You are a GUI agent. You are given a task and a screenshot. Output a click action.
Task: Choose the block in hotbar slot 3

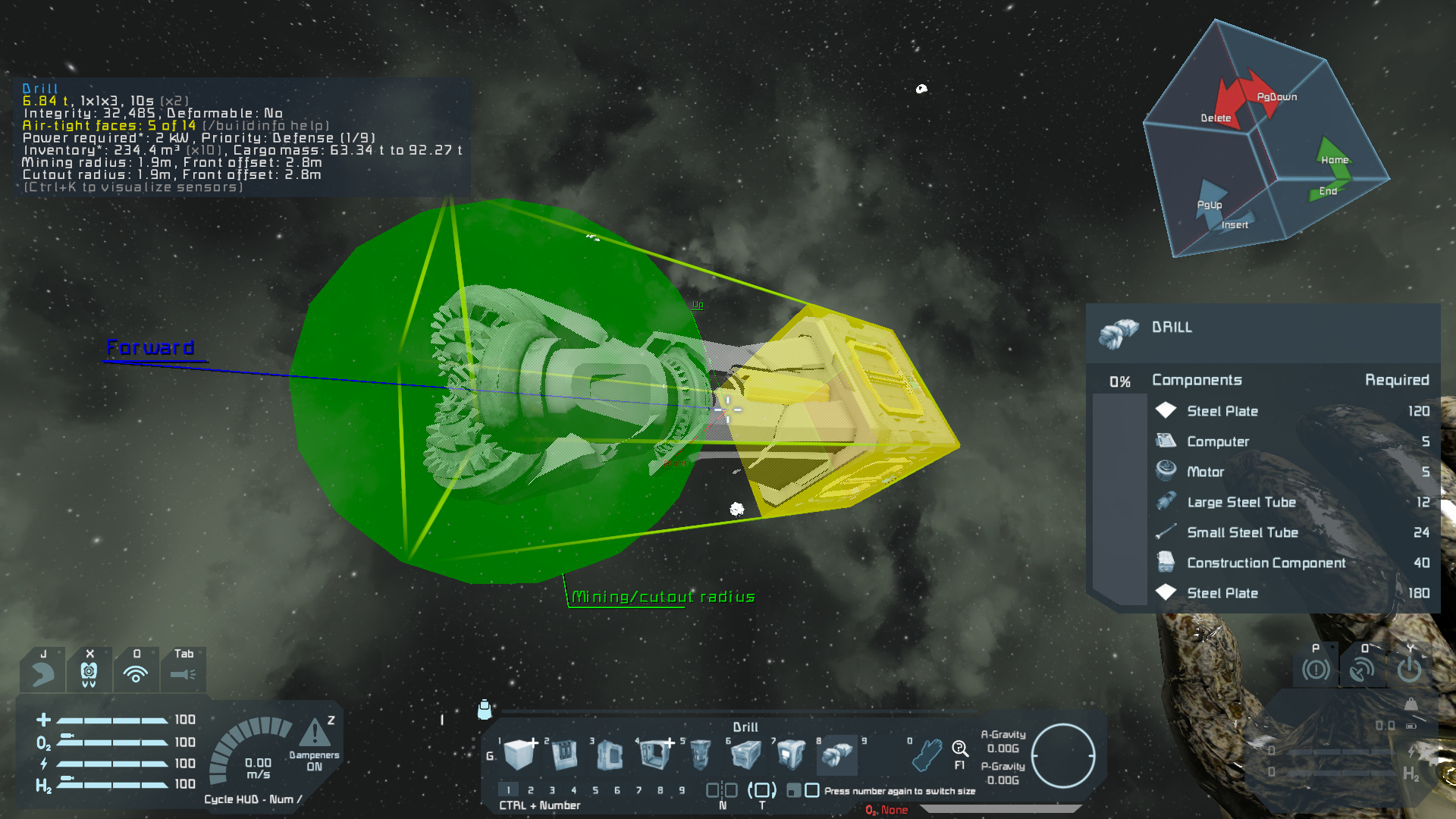pos(610,755)
